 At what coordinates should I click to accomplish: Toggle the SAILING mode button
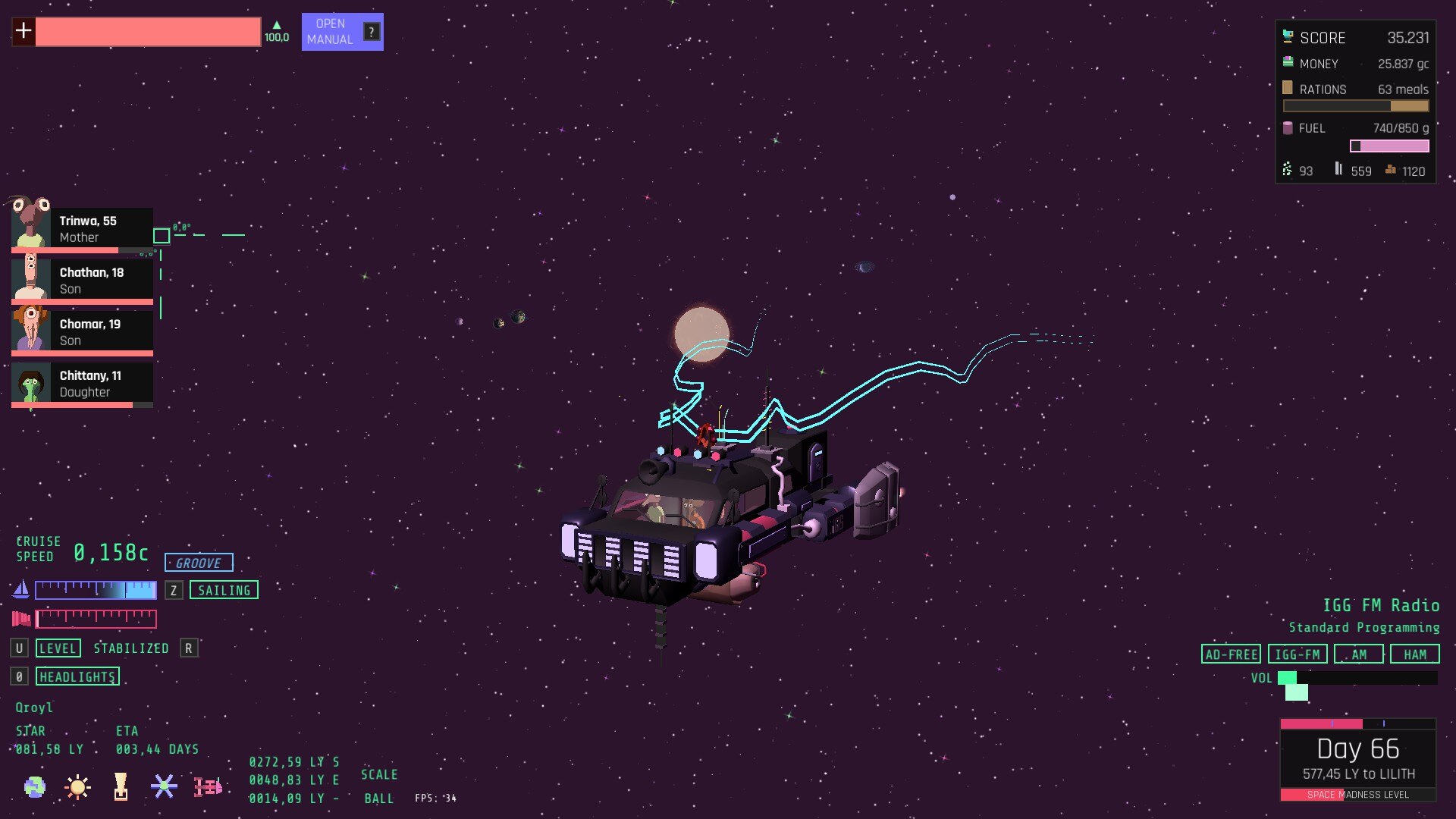[224, 590]
